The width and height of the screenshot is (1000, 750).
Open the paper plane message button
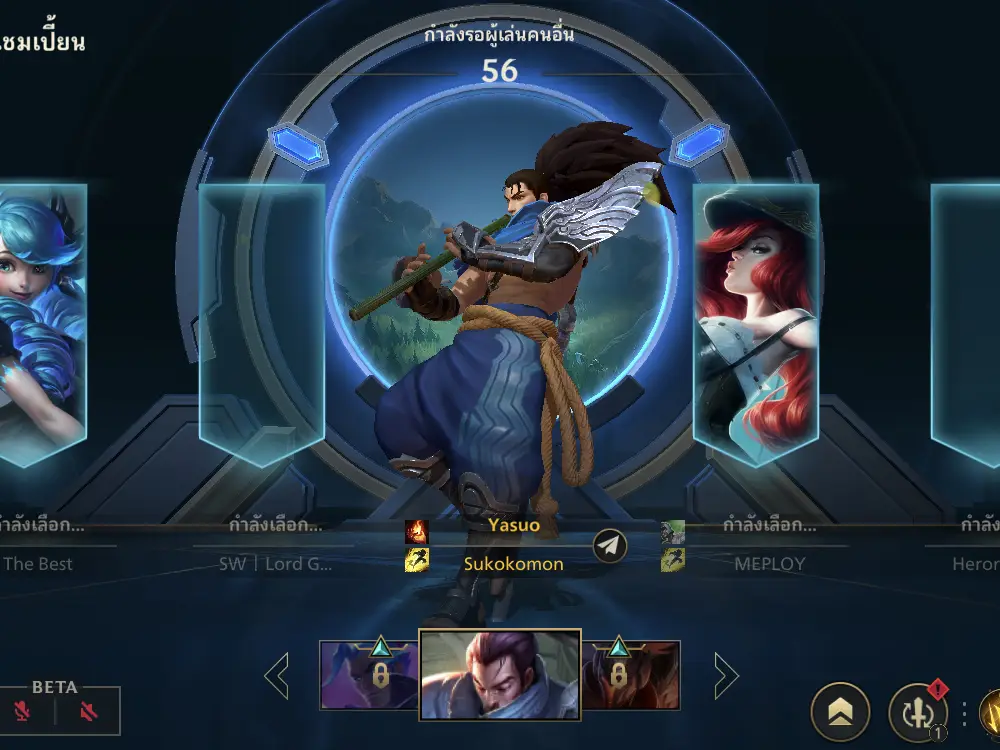[610, 545]
